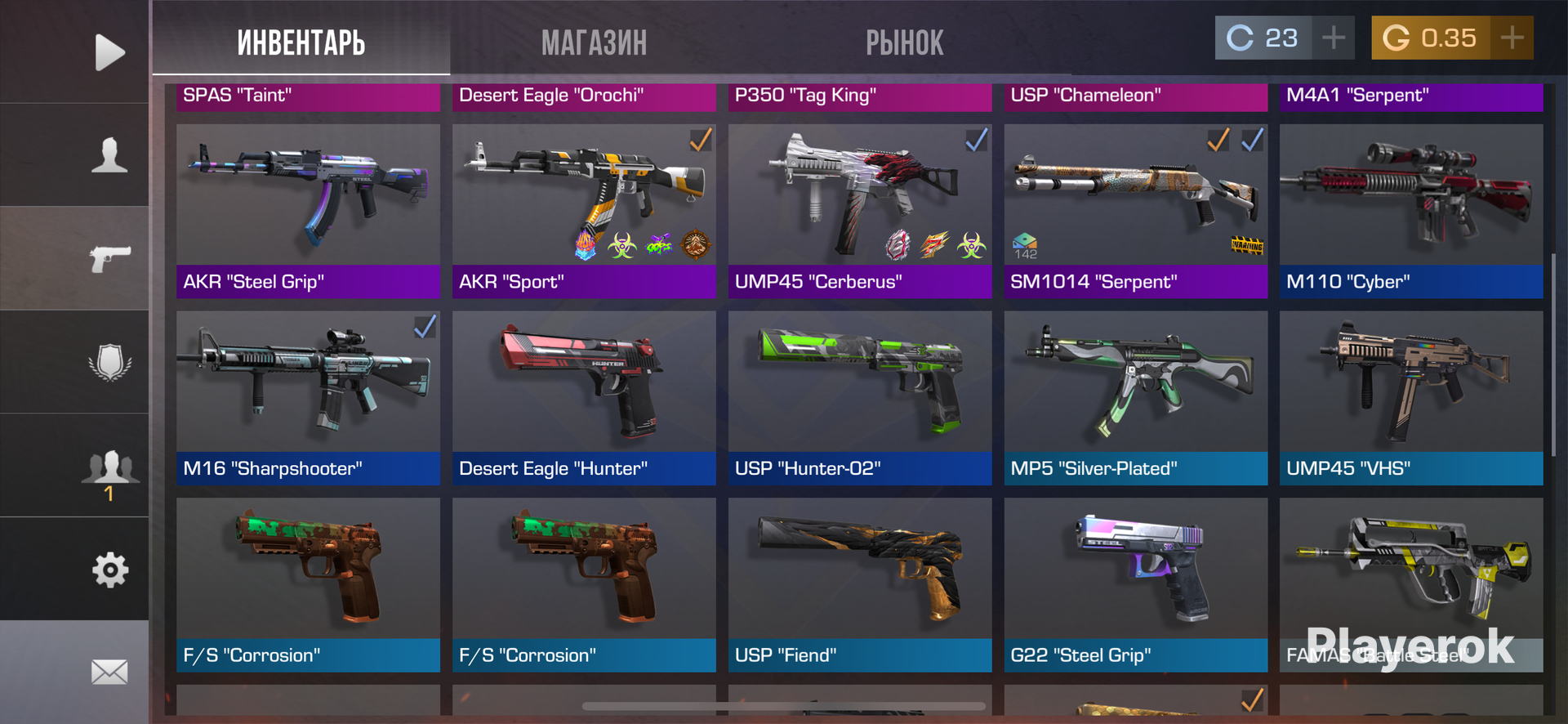
Task: Open the player profile icon
Action: [x=109, y=155]
